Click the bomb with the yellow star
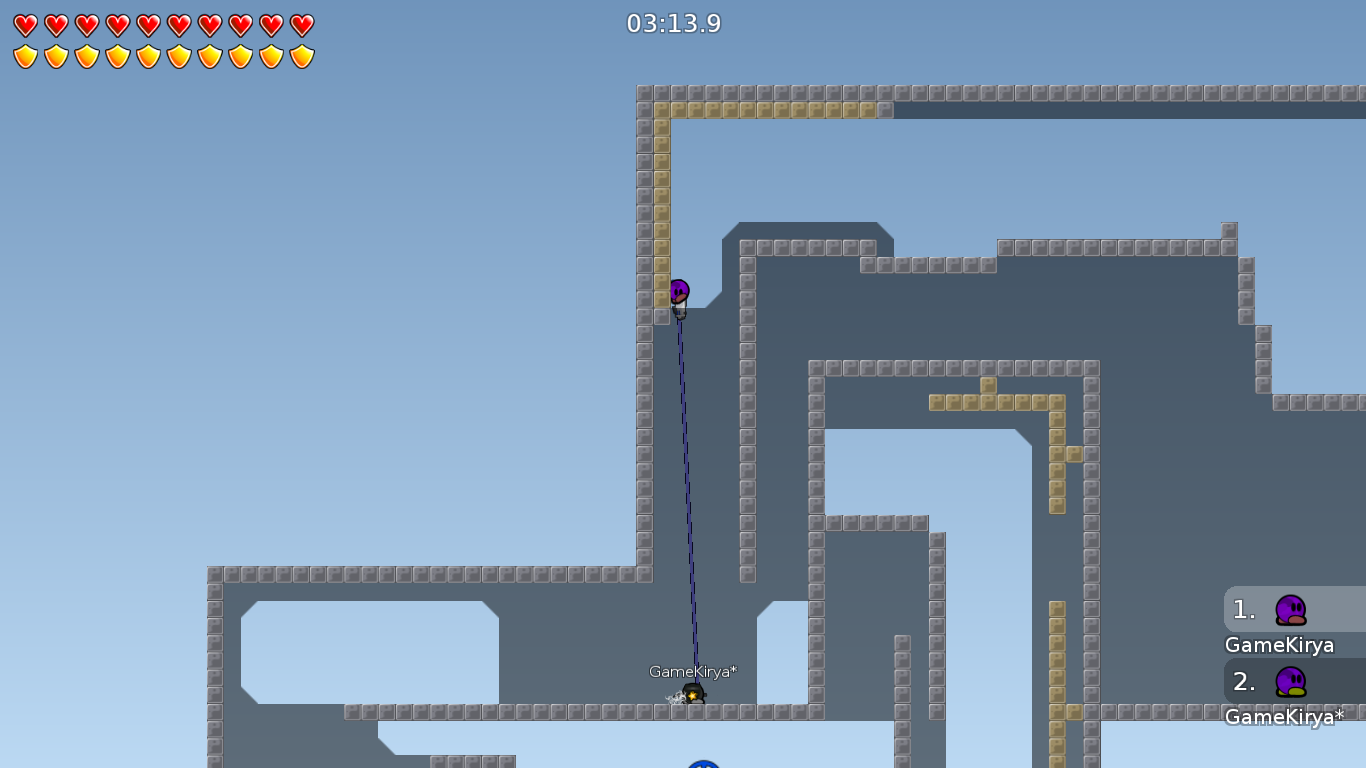Viewport: 1366px width, 768px height. click(694, 692)
